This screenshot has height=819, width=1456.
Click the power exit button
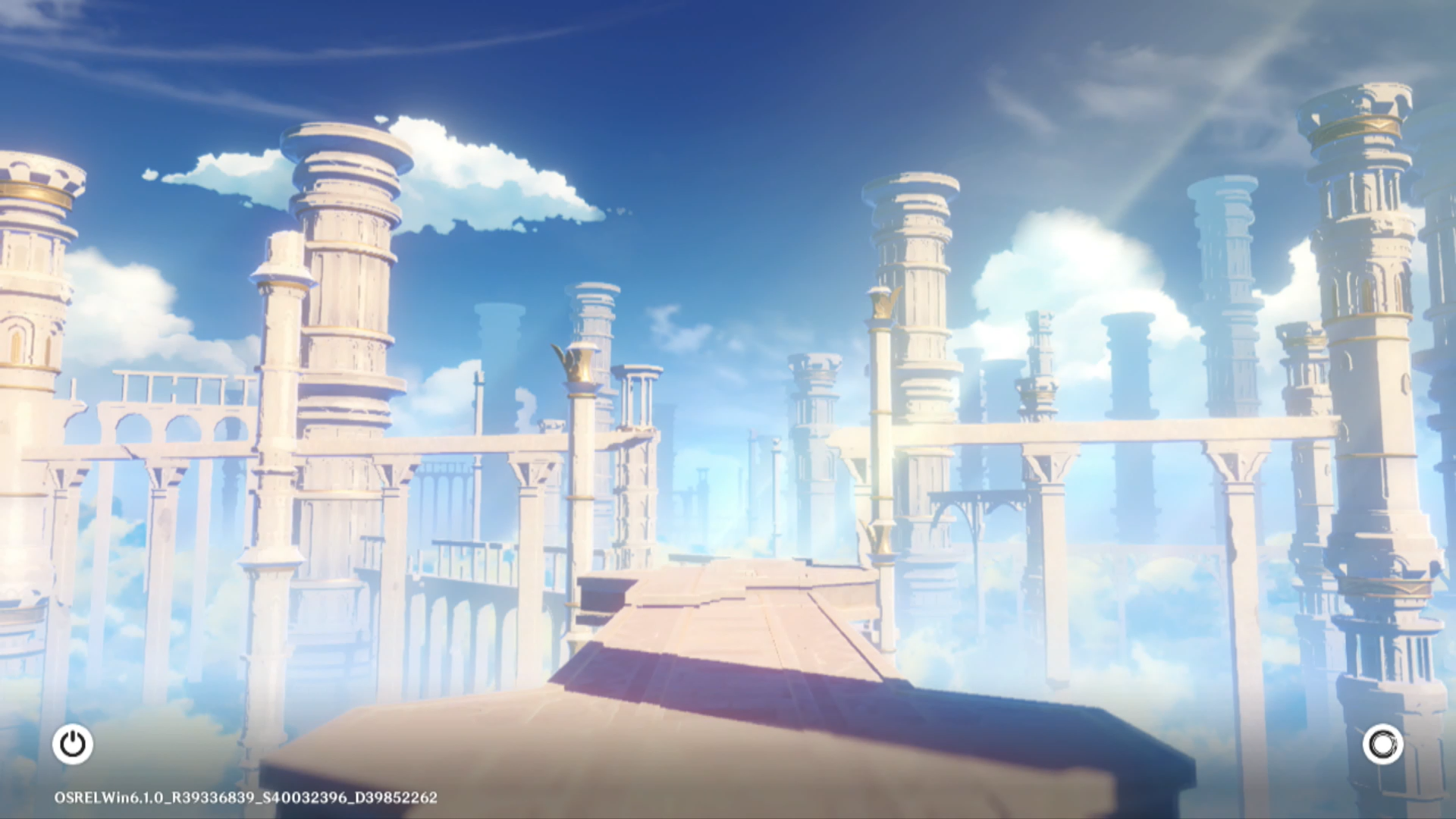[73, 744]
